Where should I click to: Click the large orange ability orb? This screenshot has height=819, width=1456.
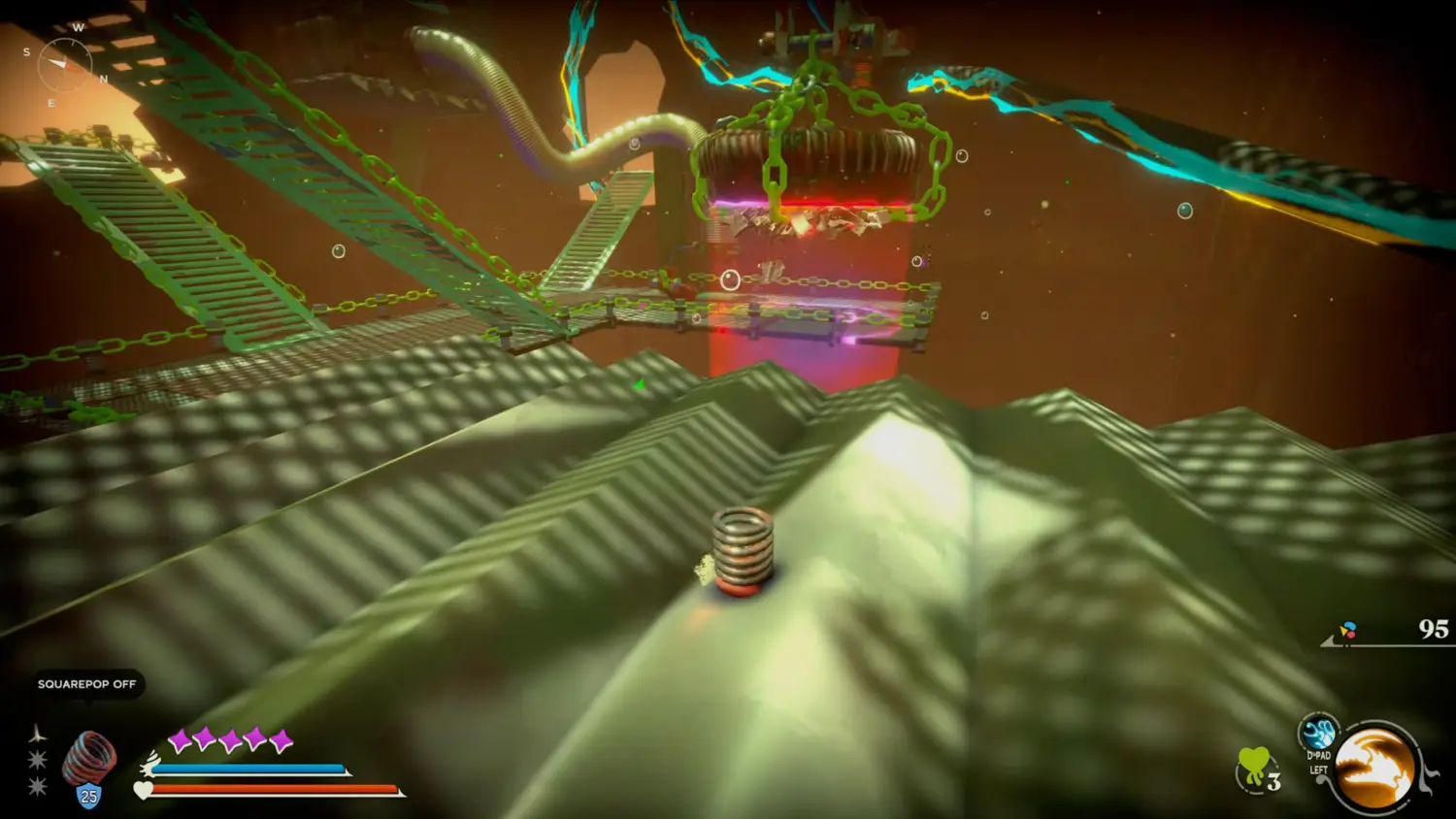click(x=1374, y=767)
